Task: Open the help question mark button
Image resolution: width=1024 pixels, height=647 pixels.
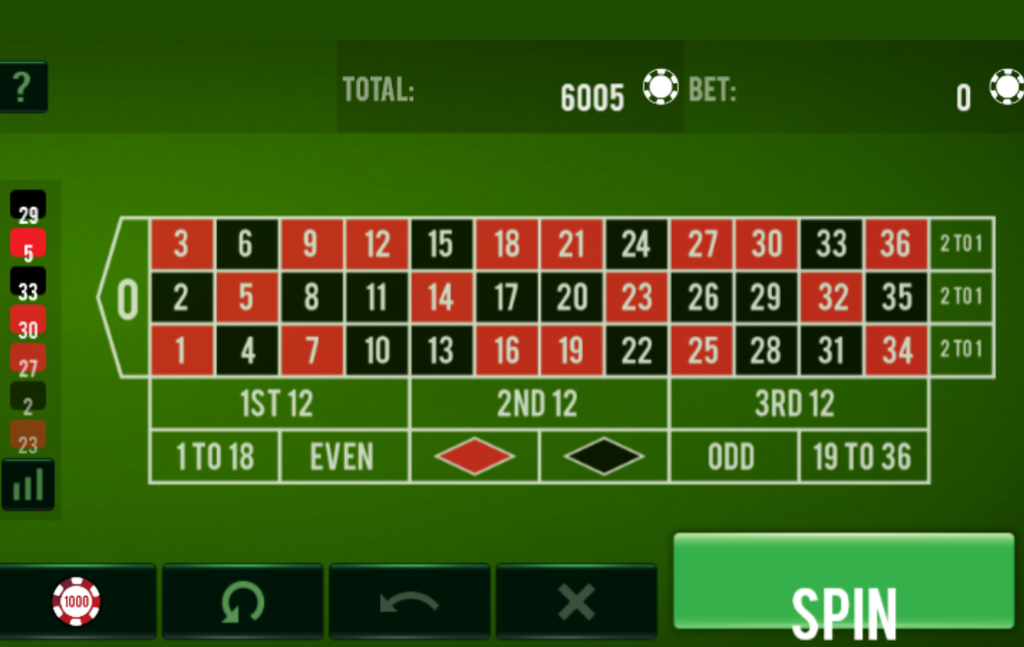Action: coord(22,88)
